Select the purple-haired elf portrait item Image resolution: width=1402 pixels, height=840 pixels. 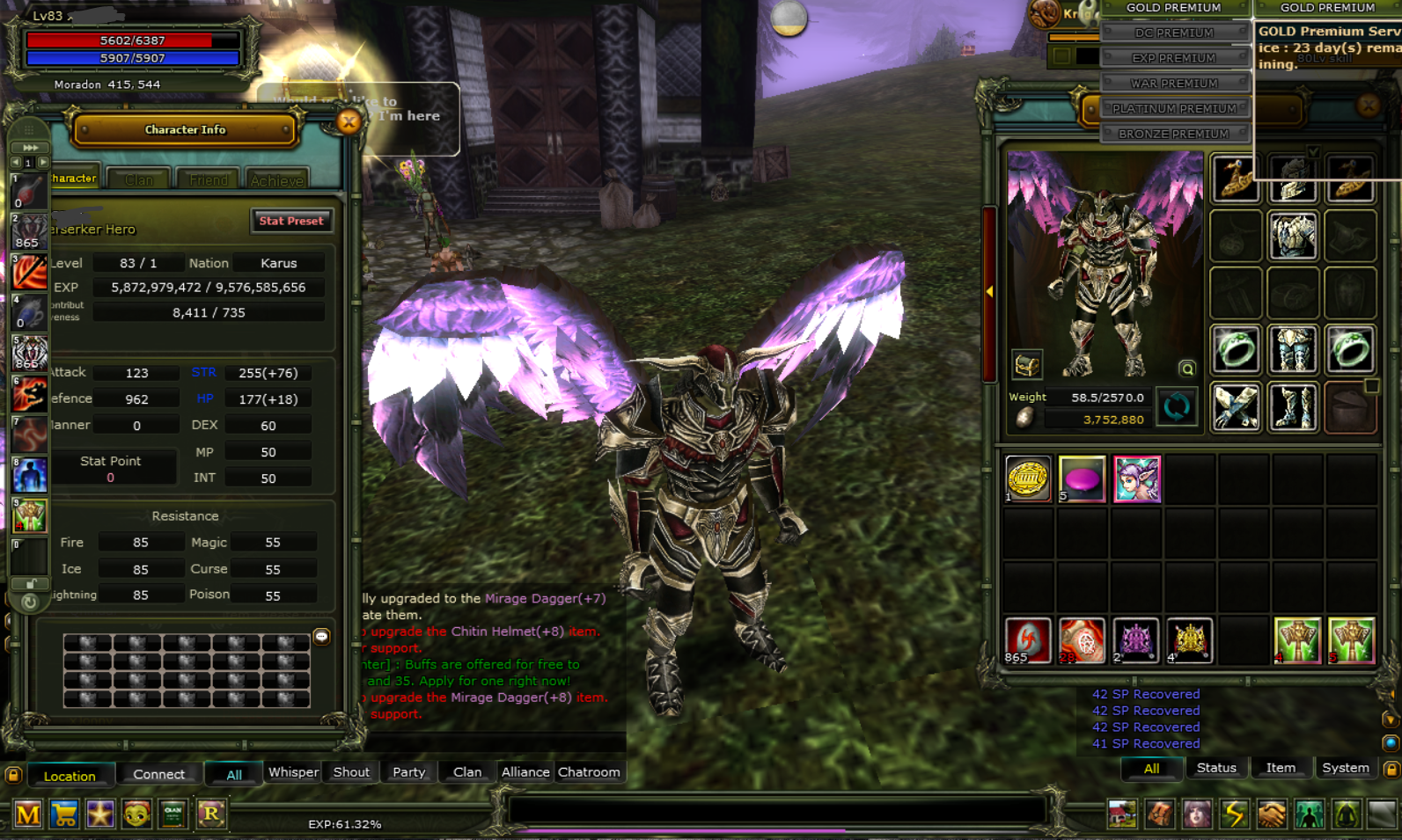point(1136,479)
